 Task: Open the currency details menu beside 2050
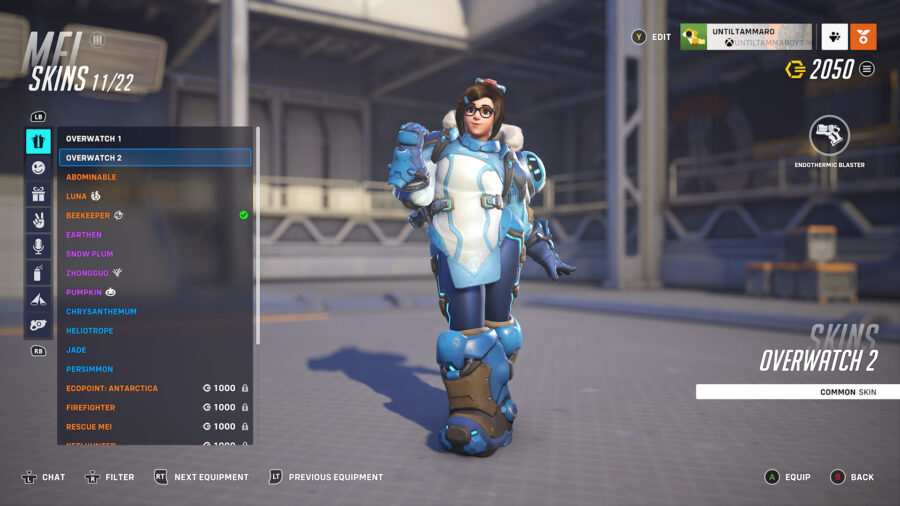867,69
